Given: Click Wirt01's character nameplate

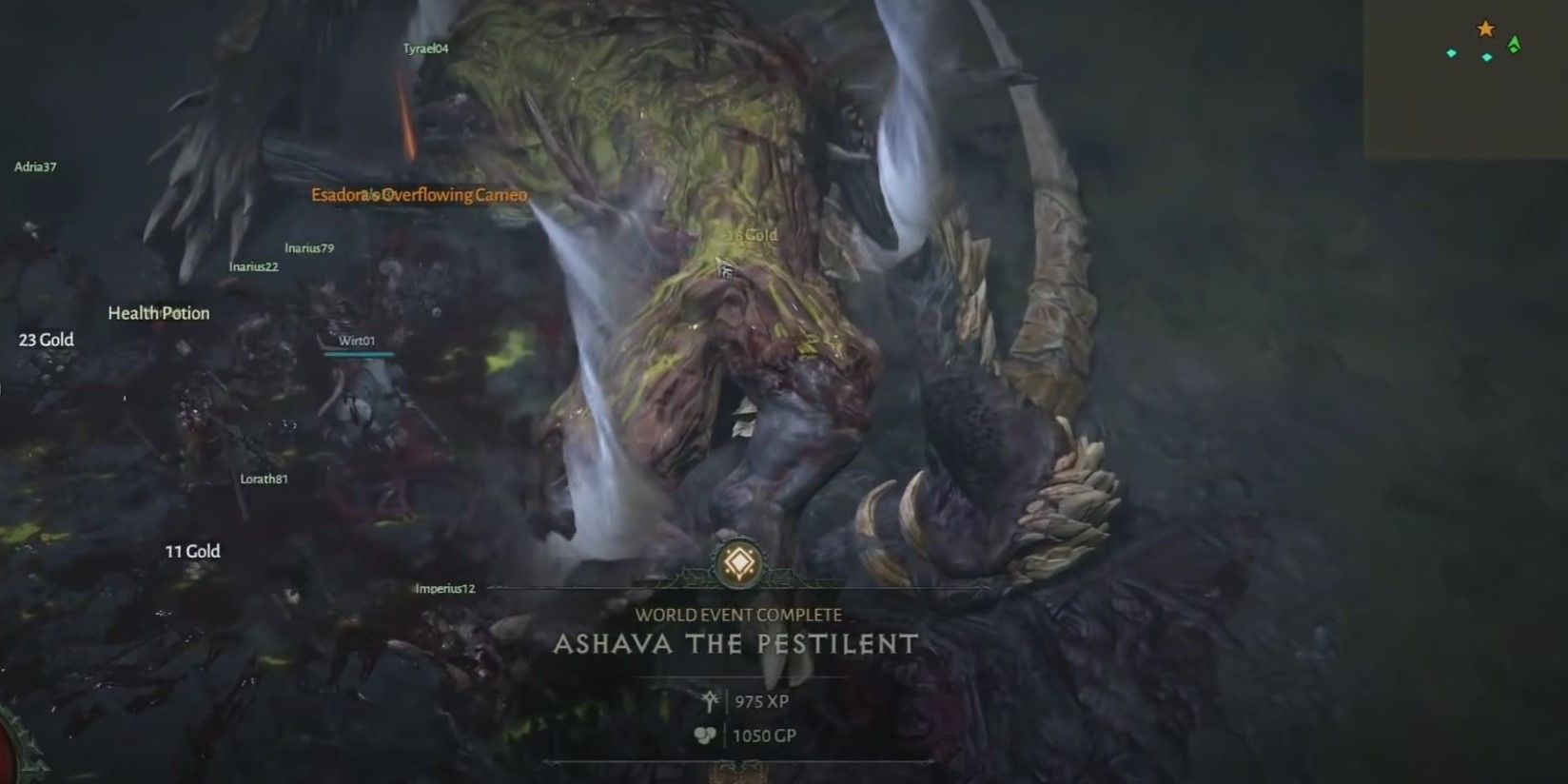Looking at the screenshot, I should pos(355,340).
